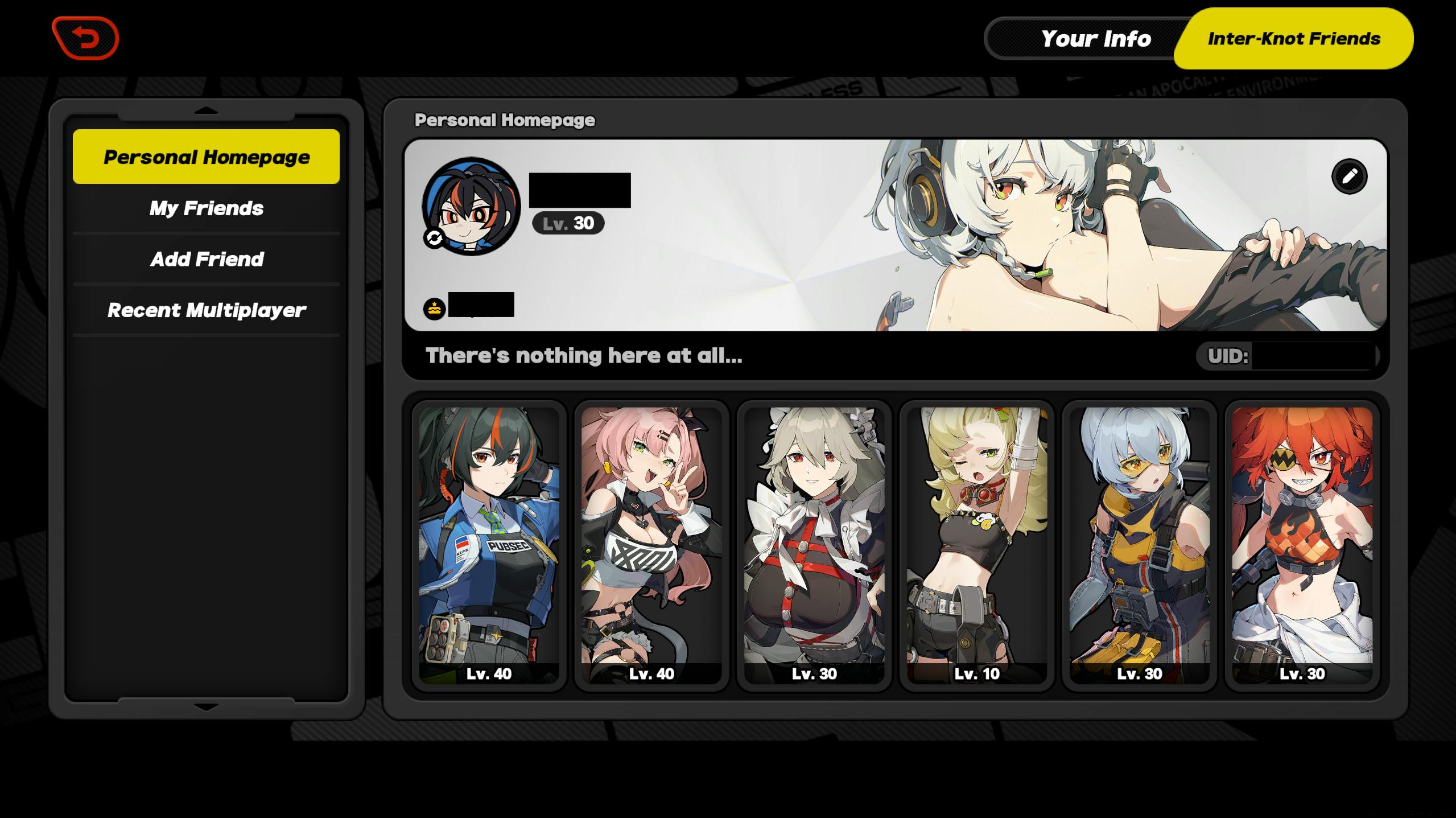Choose the grey-haired maid agent card
The image size is (1456, 818).
tap(814, 545)
